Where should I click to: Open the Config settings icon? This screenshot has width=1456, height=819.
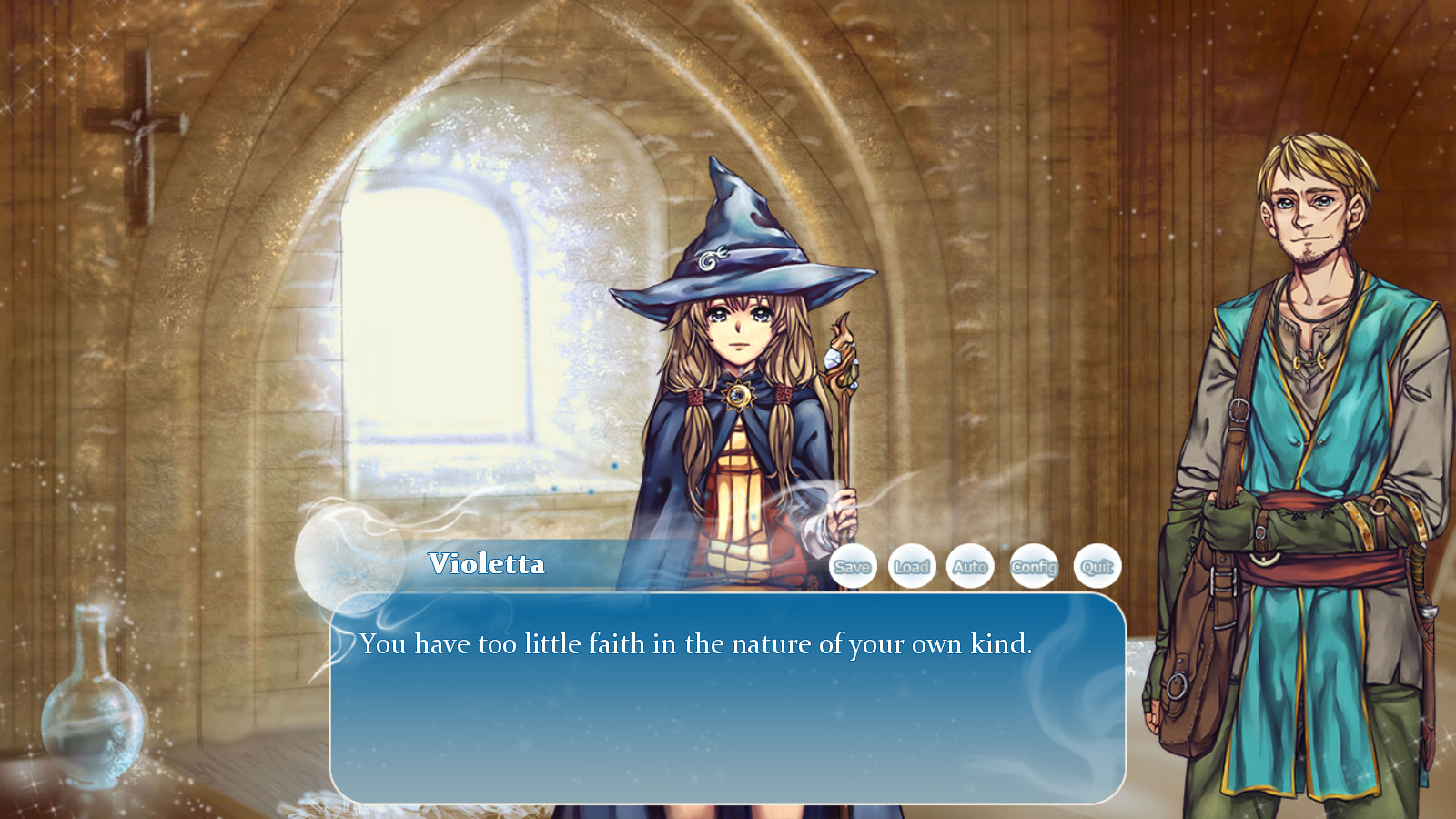(1035, 566)
